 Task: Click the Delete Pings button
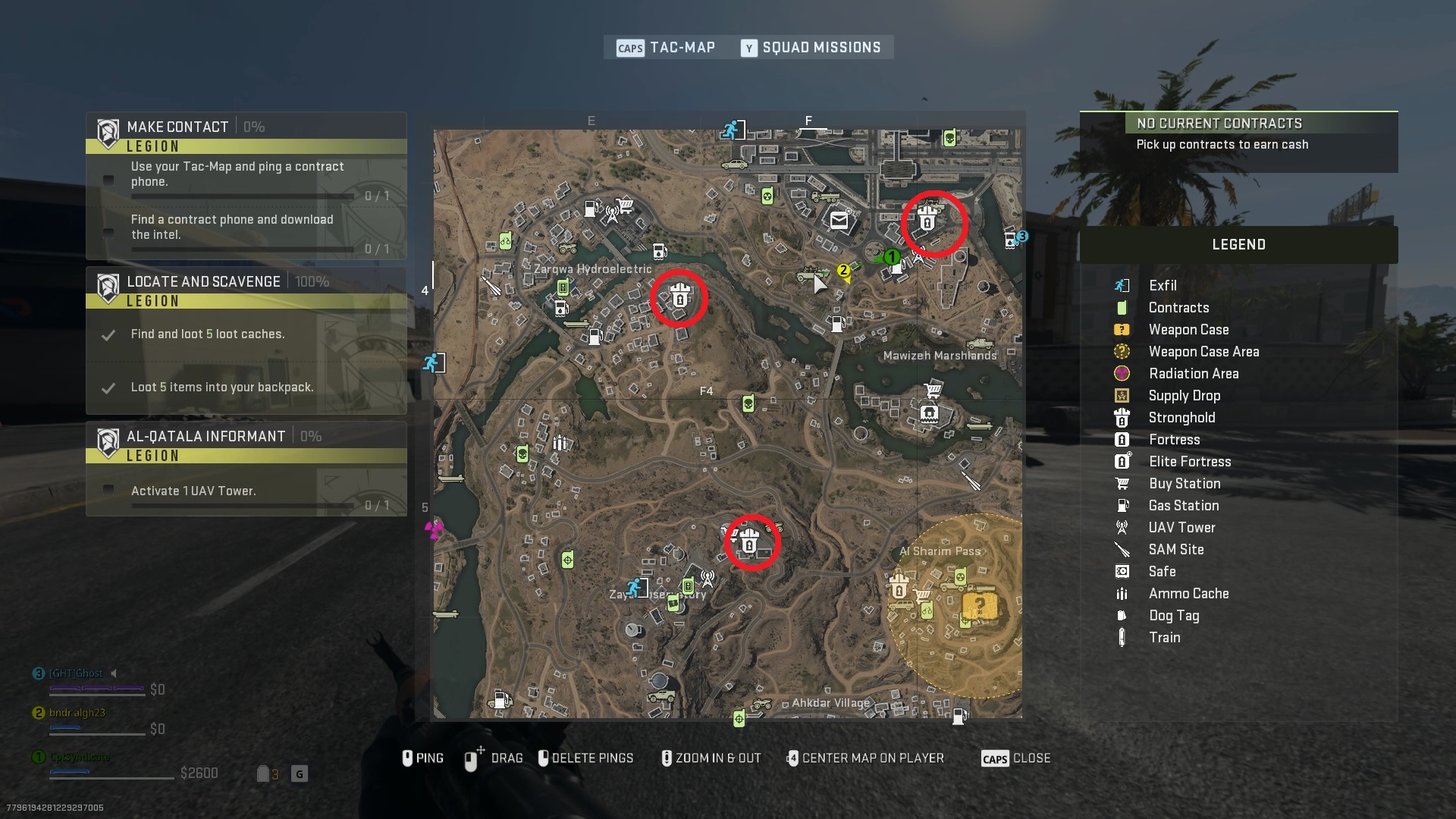[586, 758]
